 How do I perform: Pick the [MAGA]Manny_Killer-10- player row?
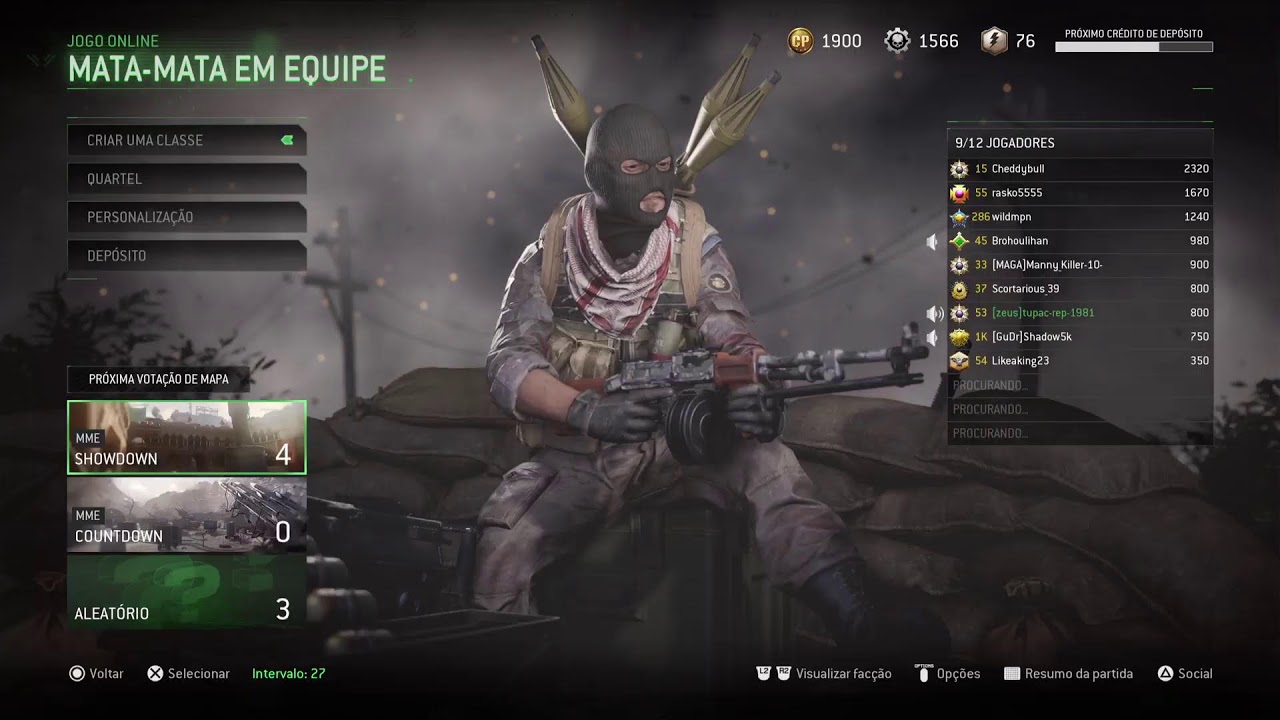(x=1079, y=265)
